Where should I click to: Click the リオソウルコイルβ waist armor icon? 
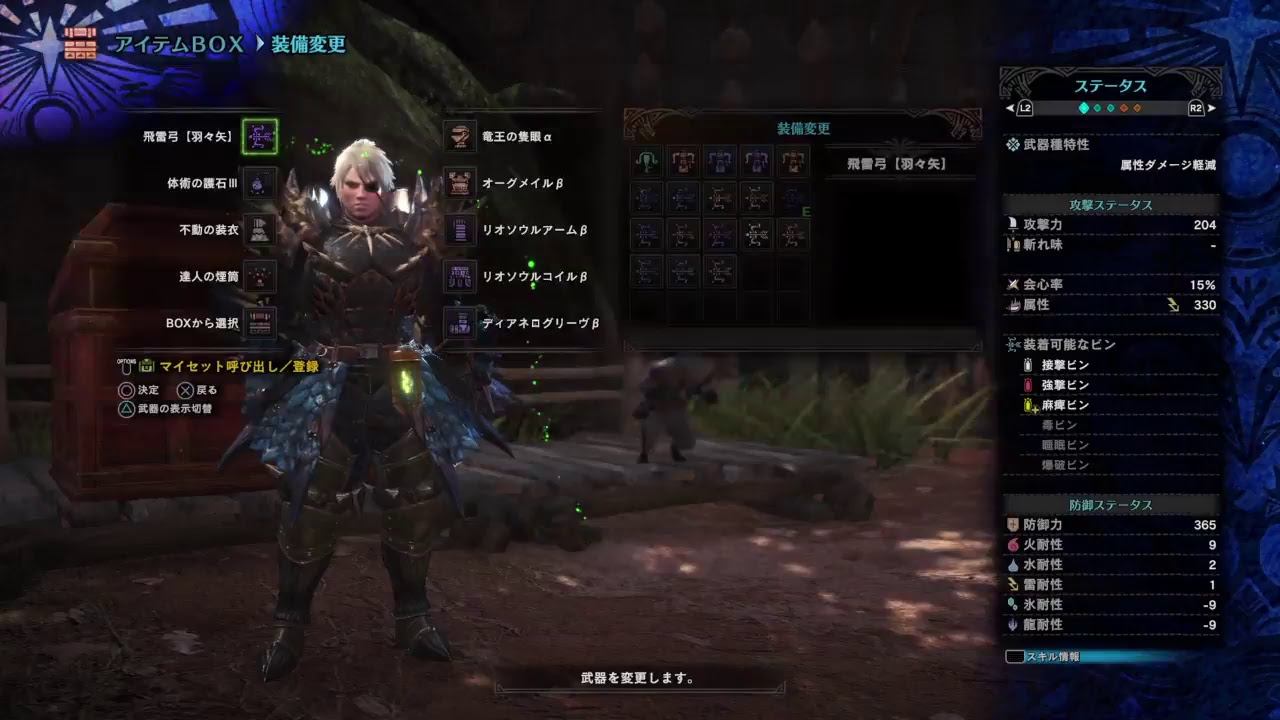point(459,277)
